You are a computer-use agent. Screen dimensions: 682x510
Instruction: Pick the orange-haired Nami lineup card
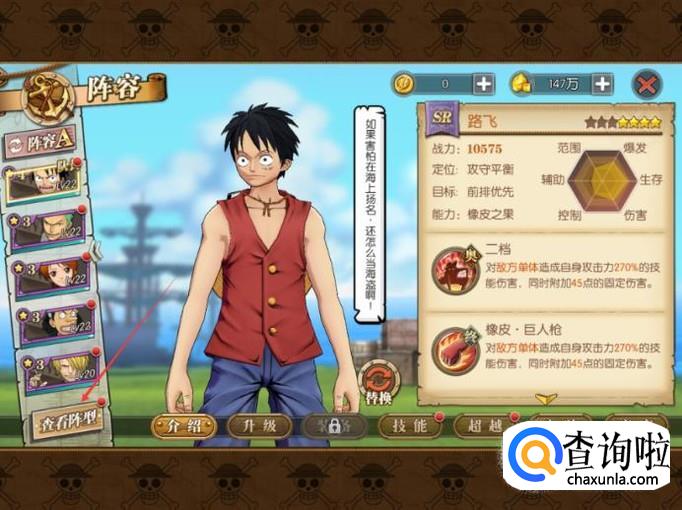pyautogui.click(x=50, y=275)
